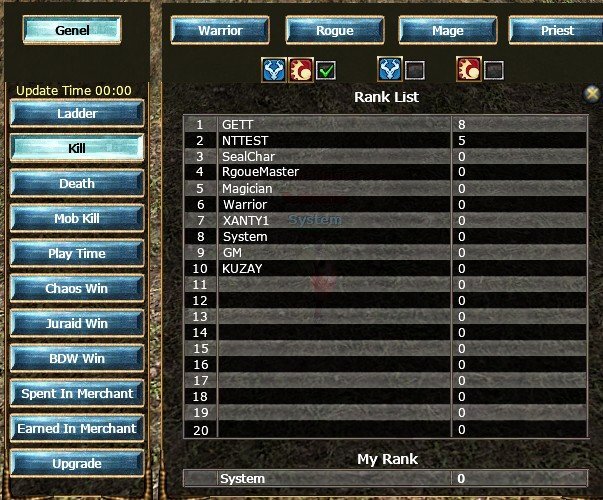Viewport: 603px width, 500px height.
Task: View Earned In Merchant ranking
Action: 77,429
